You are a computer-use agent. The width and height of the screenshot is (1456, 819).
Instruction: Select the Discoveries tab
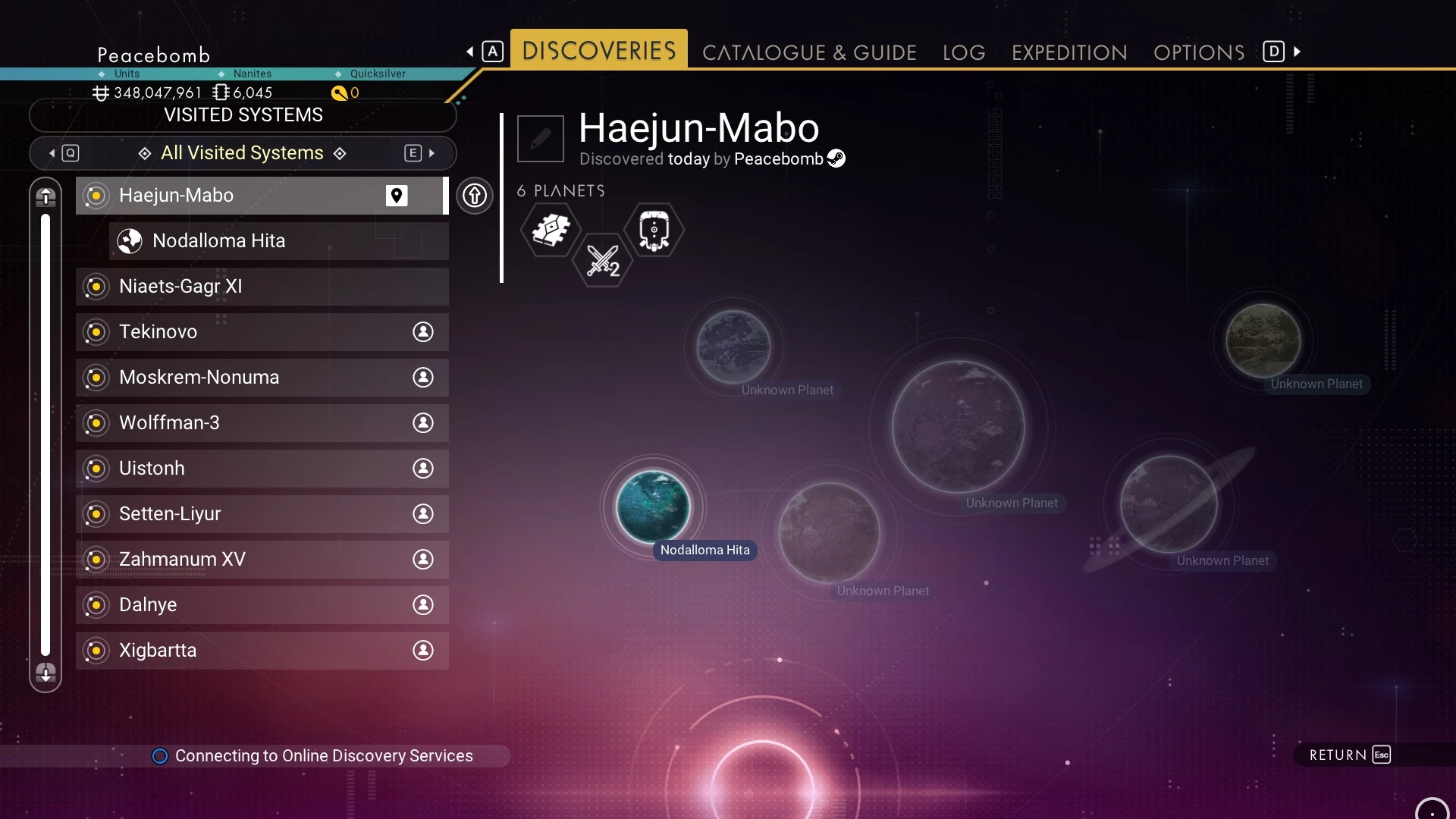pyautogui.click(x=599, y=51)
